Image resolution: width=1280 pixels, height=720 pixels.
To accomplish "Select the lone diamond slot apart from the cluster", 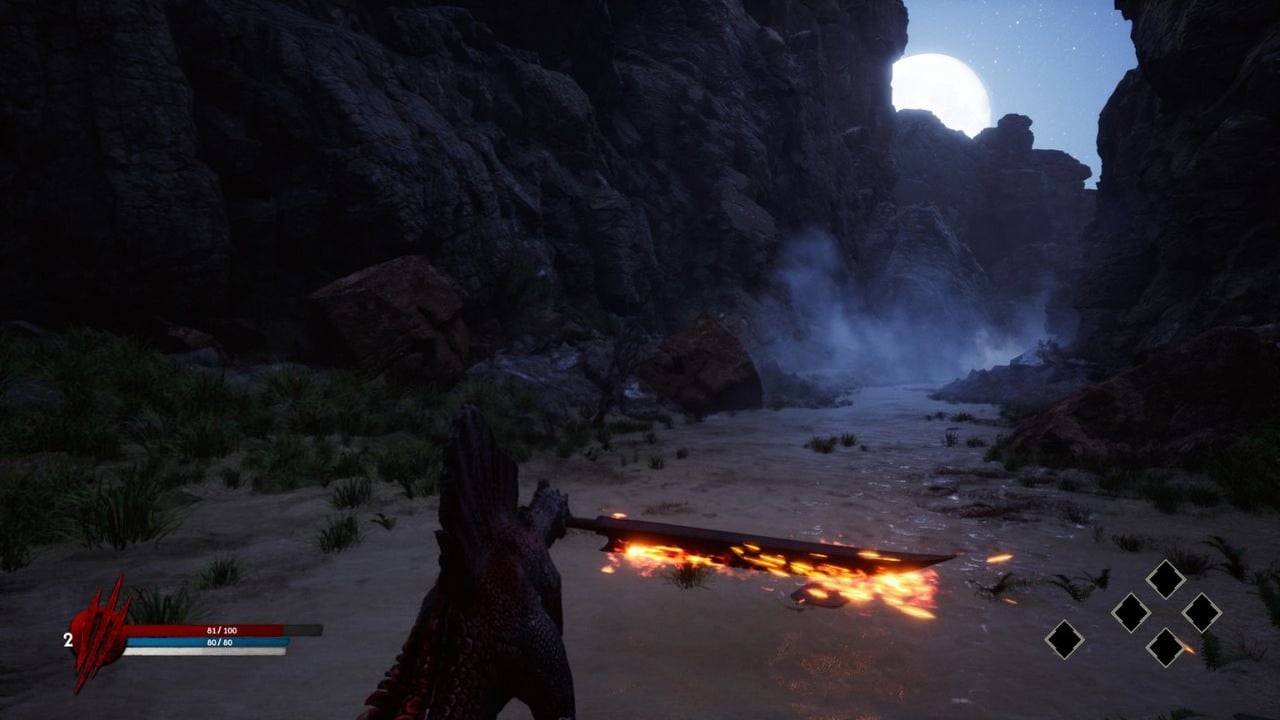I will [x=1064, y=639].
